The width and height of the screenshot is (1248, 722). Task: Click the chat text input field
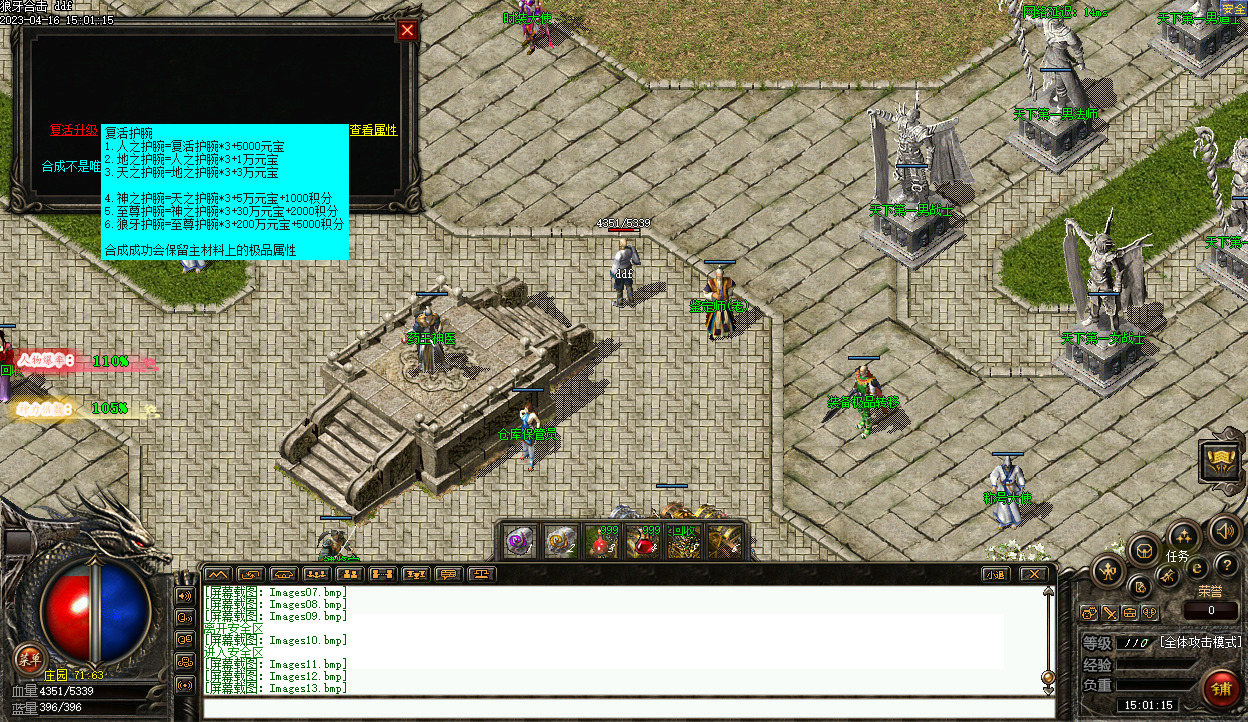(x=628, y=708)
